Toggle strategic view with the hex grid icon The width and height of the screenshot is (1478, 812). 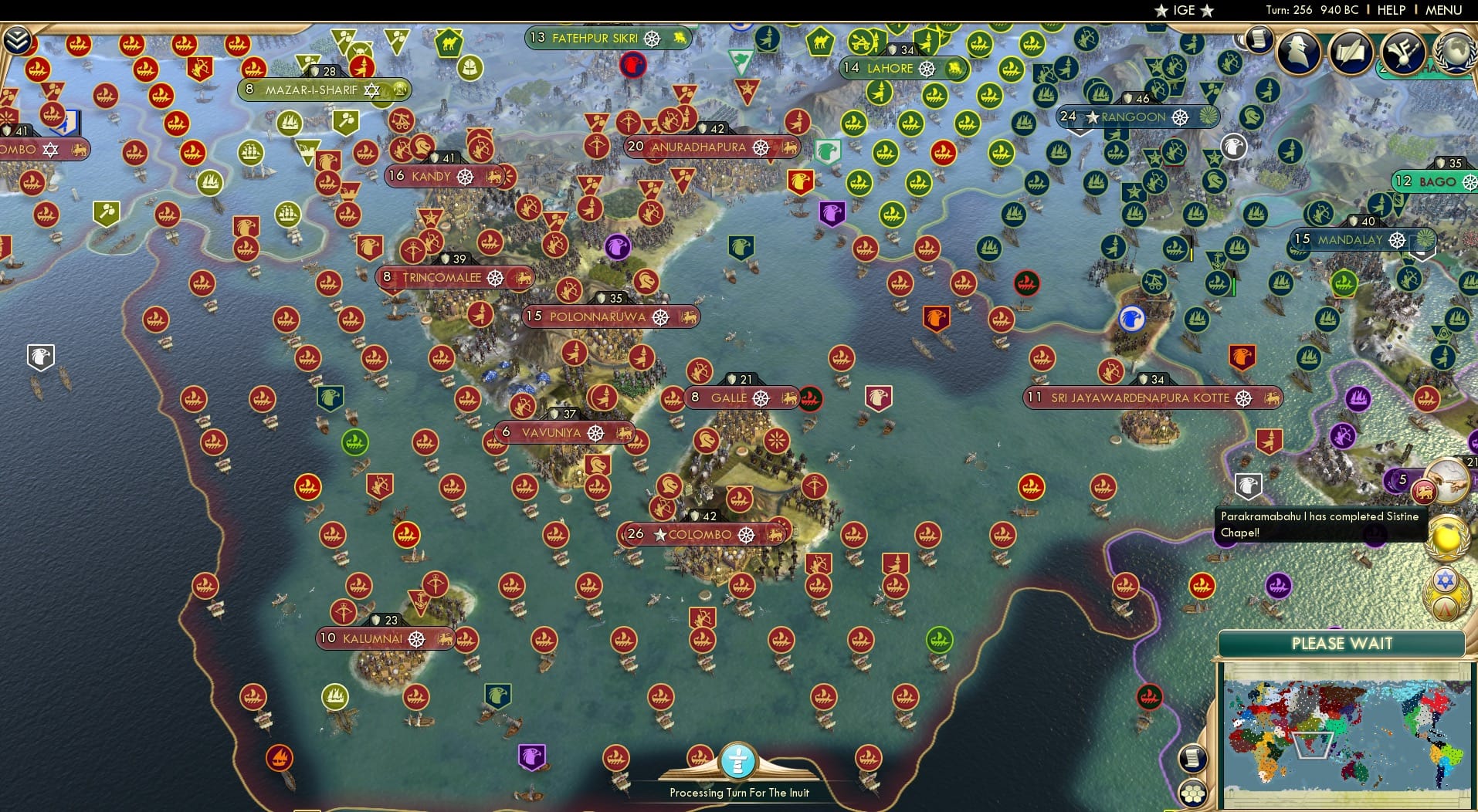1192,793
